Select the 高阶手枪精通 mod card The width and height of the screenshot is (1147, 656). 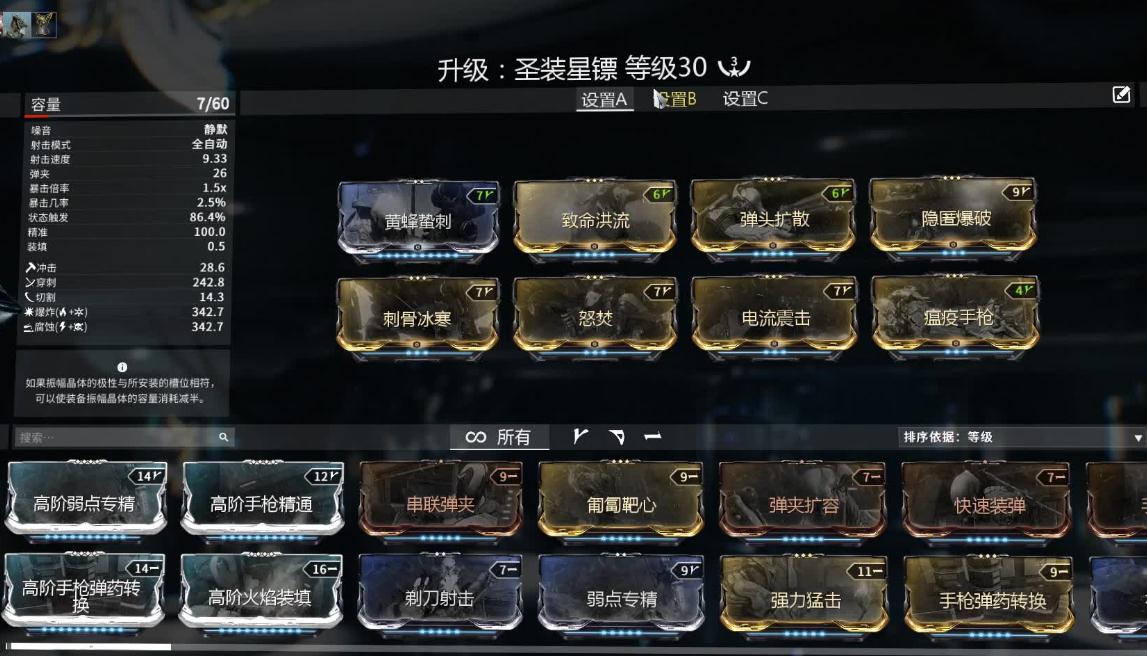262,503
